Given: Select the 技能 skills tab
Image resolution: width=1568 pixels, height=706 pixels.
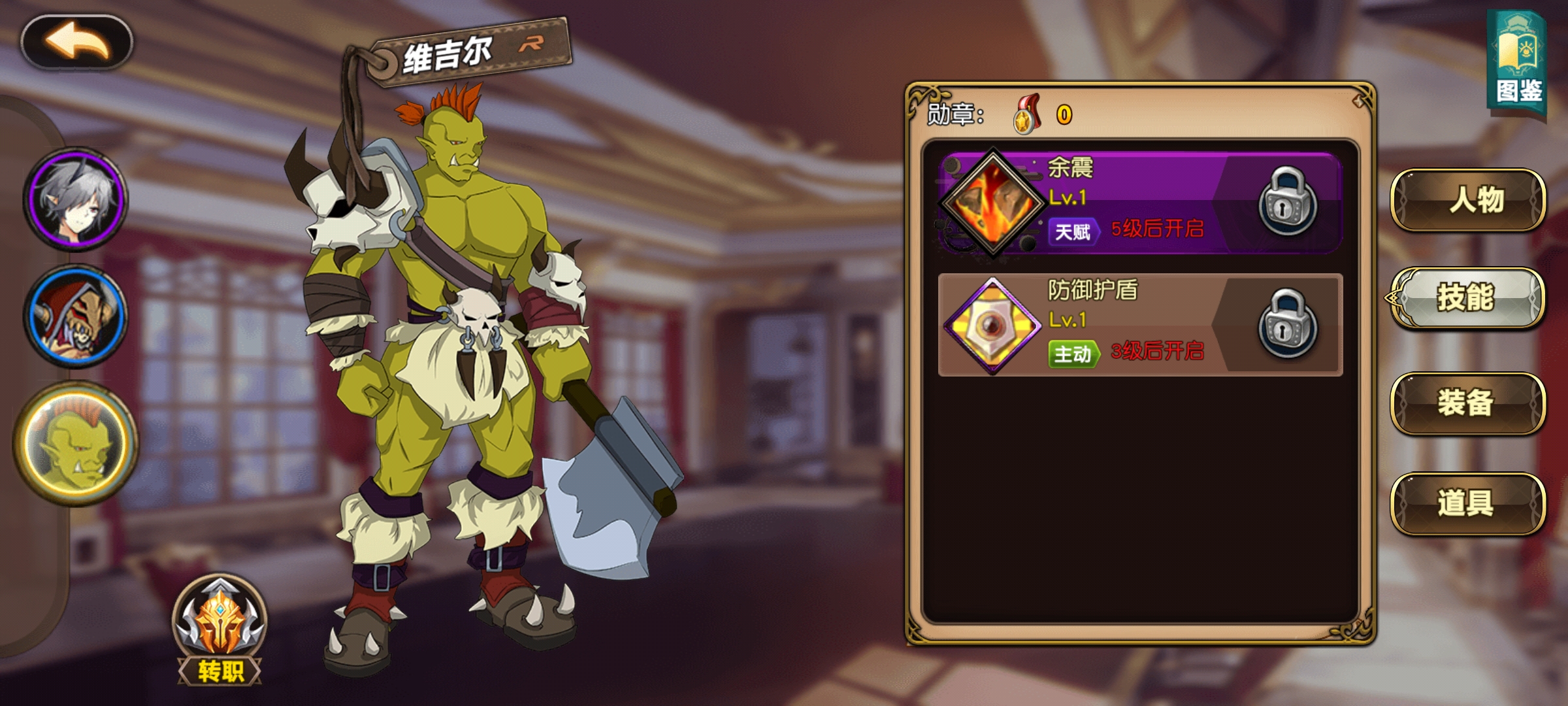Looking at the screenshot, I should coord(1467,298).
